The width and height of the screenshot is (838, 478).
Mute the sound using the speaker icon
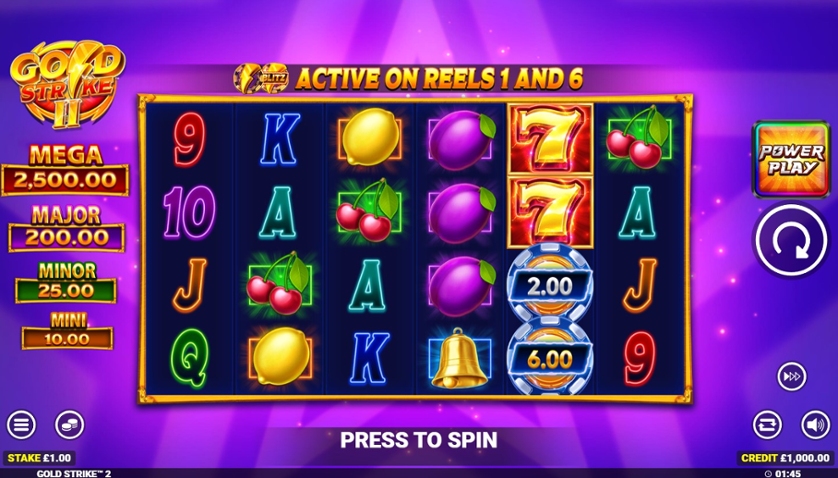(815, 424)
